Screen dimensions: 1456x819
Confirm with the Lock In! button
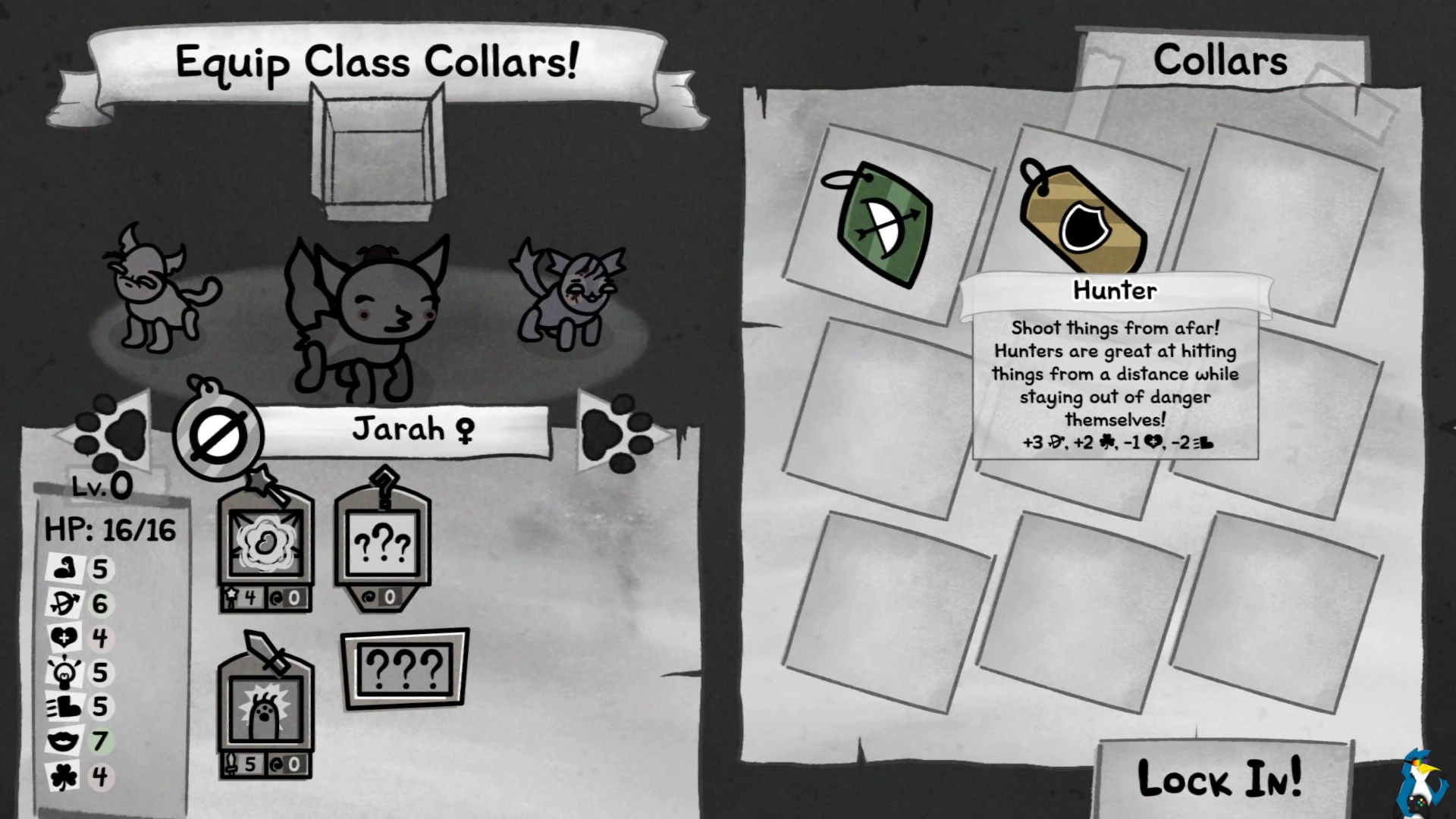[x=1221, y=778]
